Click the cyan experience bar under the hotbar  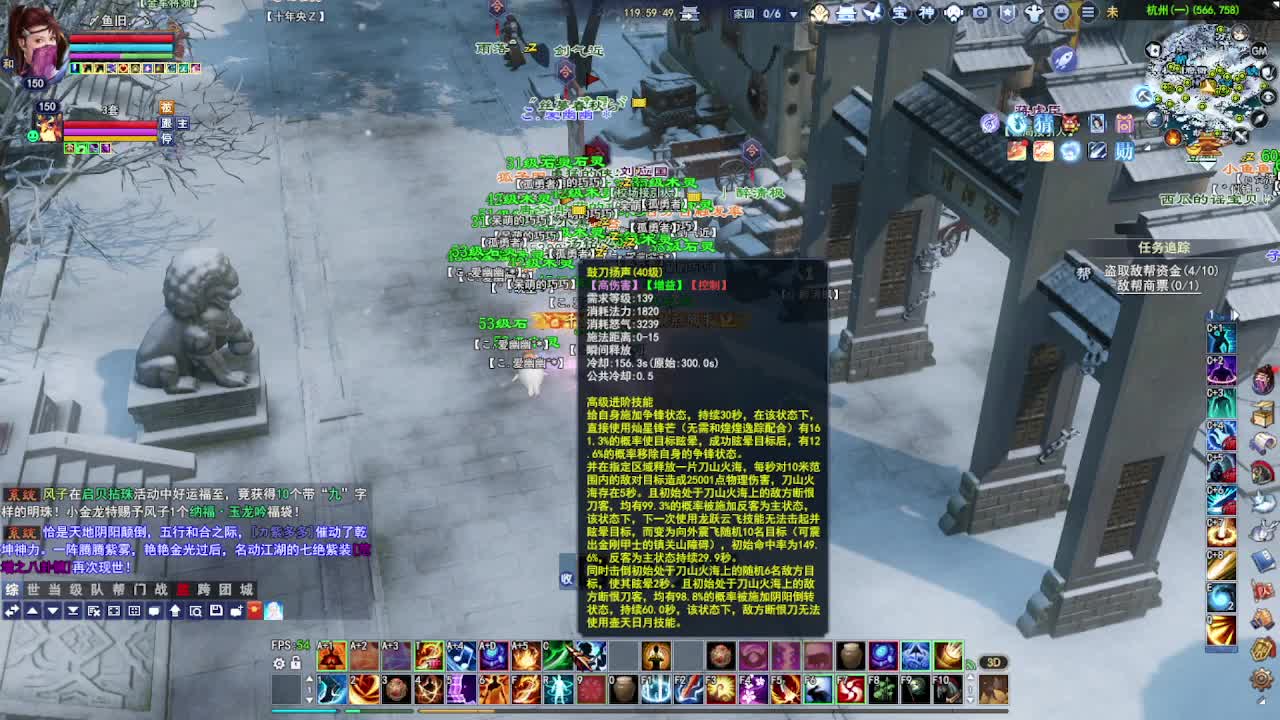(x=303, y=711)
